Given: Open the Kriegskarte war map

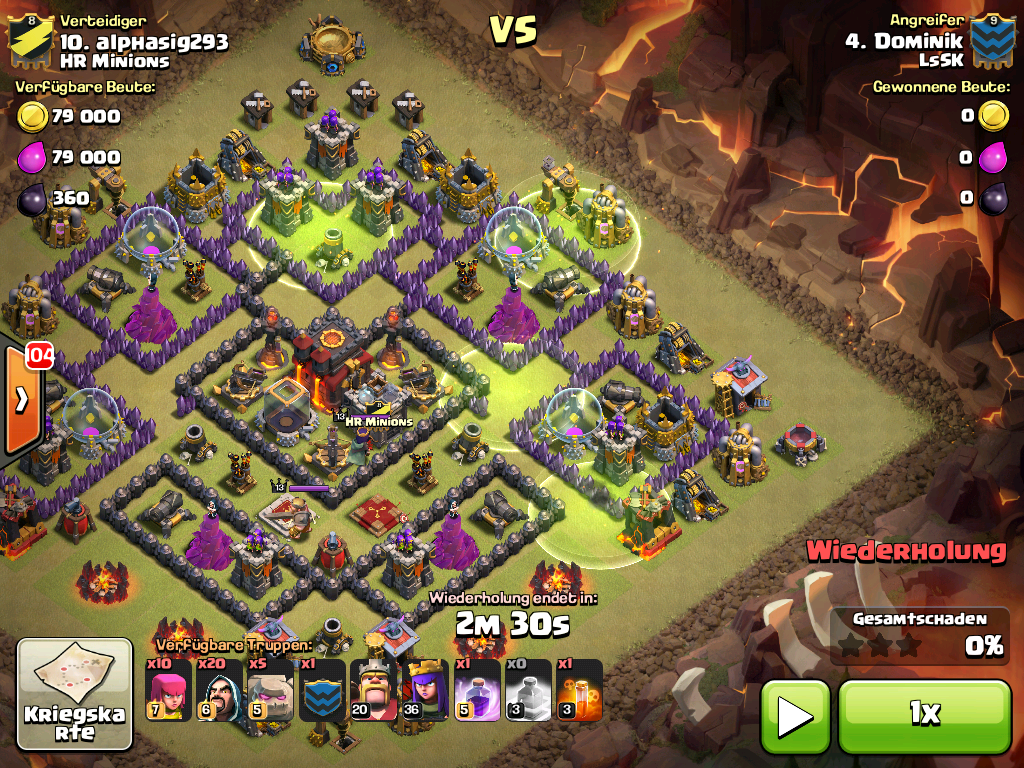Looking at the screenshot, I should [x=75, y=694].
